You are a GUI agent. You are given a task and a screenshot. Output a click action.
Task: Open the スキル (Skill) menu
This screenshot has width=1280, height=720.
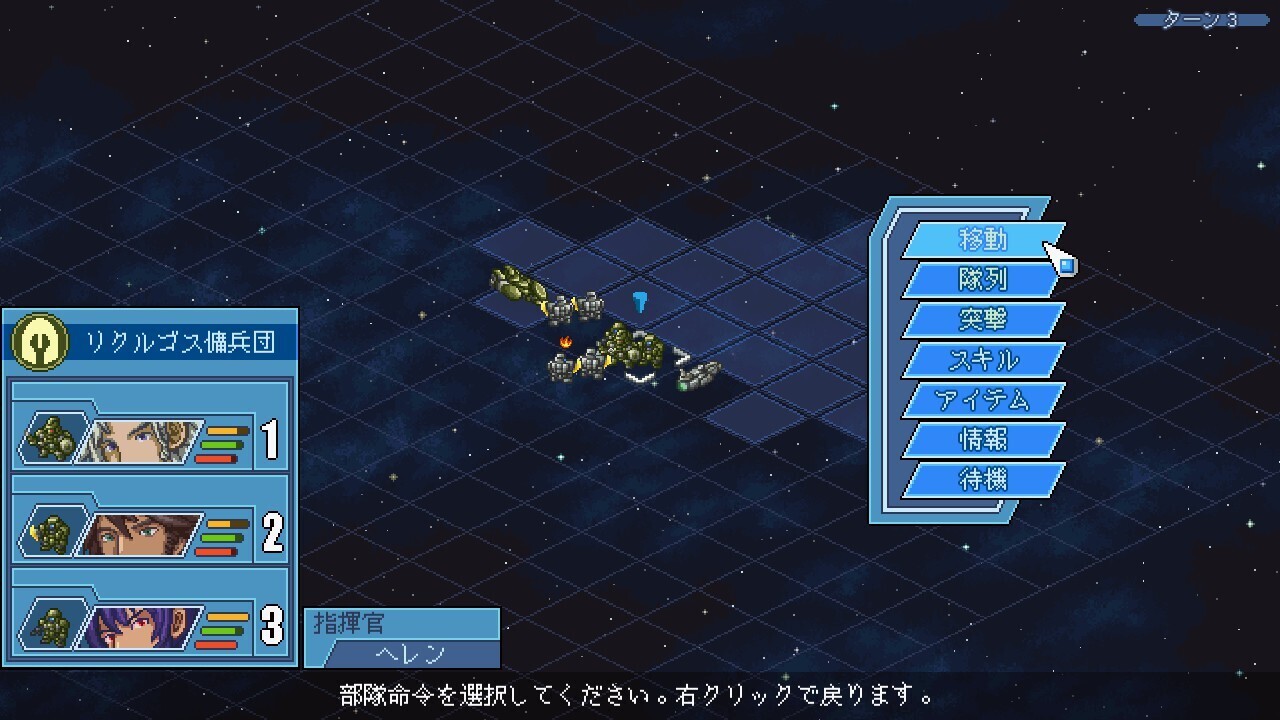(982, 360)
